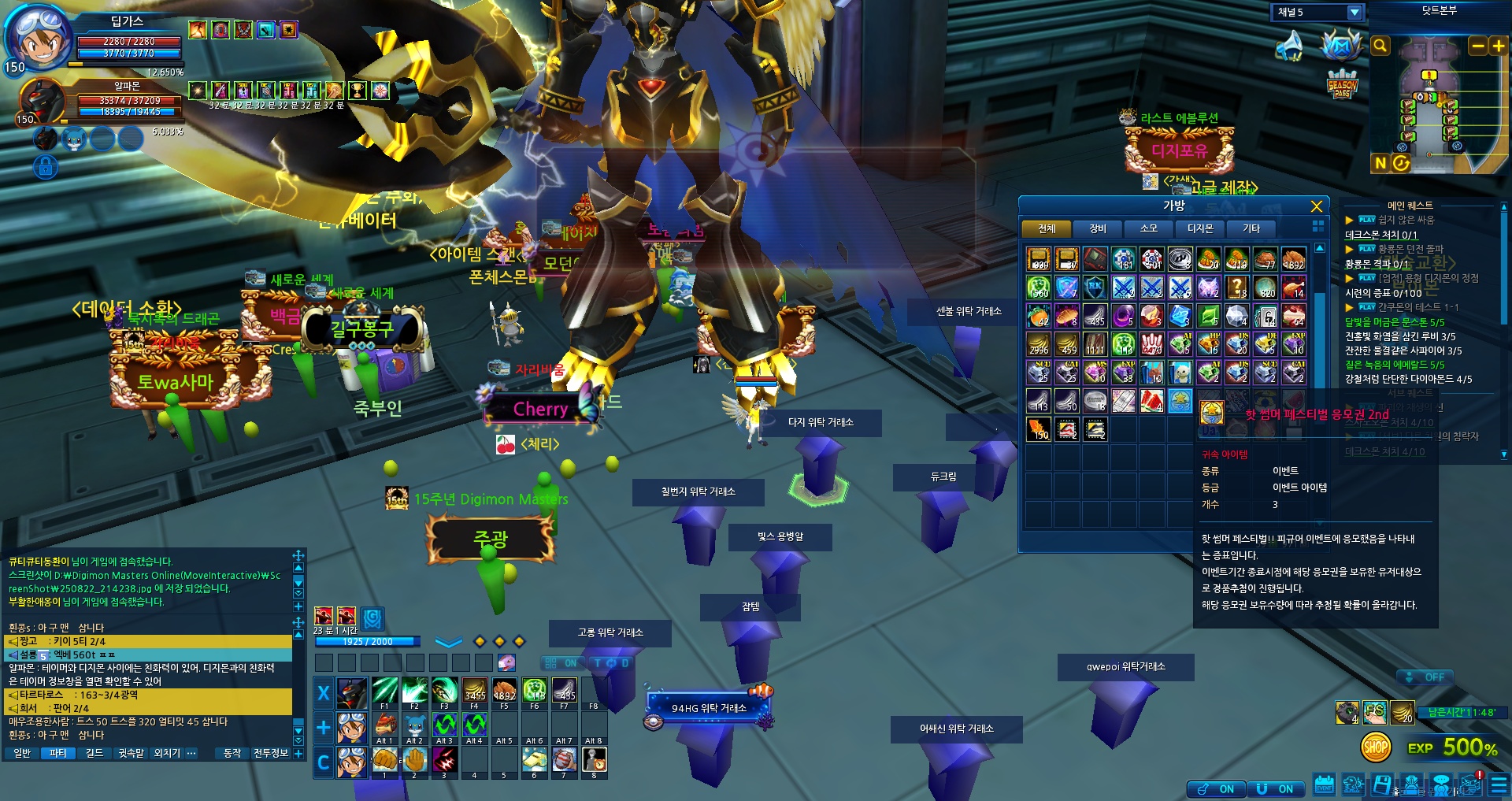Image resolution: width=1512 pixels, height=801 pixels.
Task: Open the 채널 5 channel dropdown
Action: tap(1354, 13)
